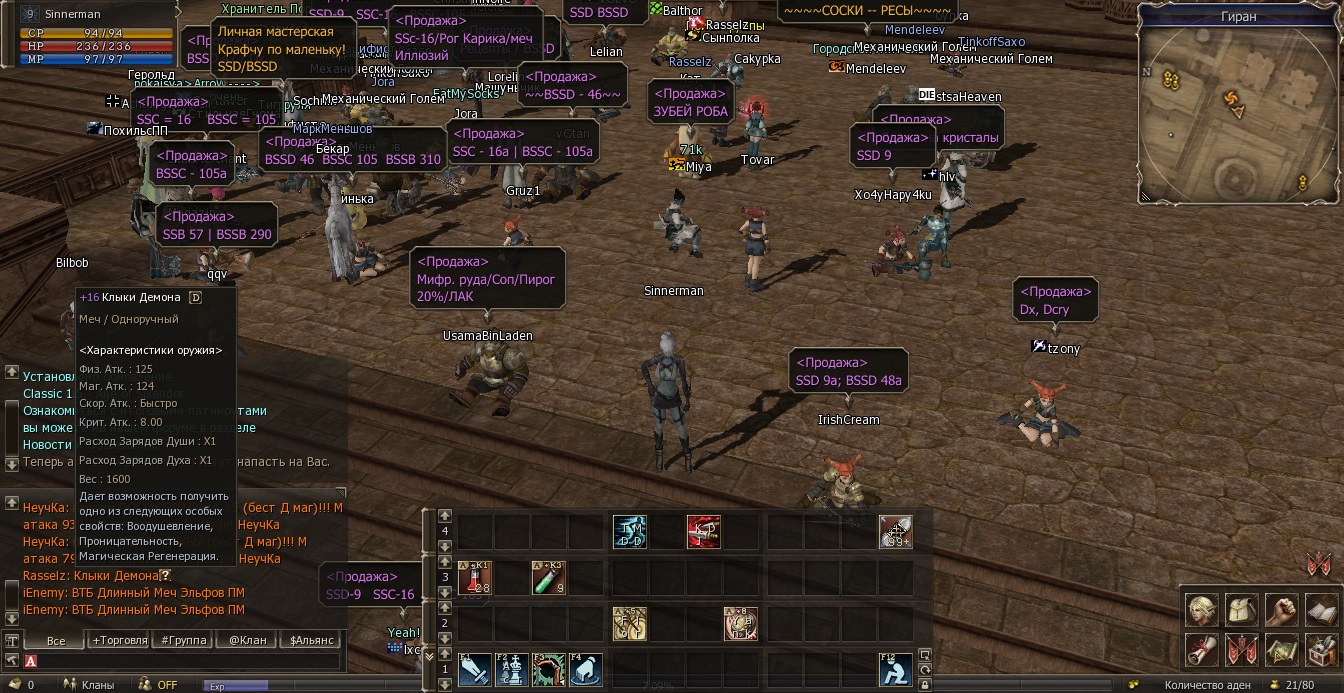Use the green potion hotbar slot
The height and width of the screenshot is (693, 1344).
pos(549,578)
